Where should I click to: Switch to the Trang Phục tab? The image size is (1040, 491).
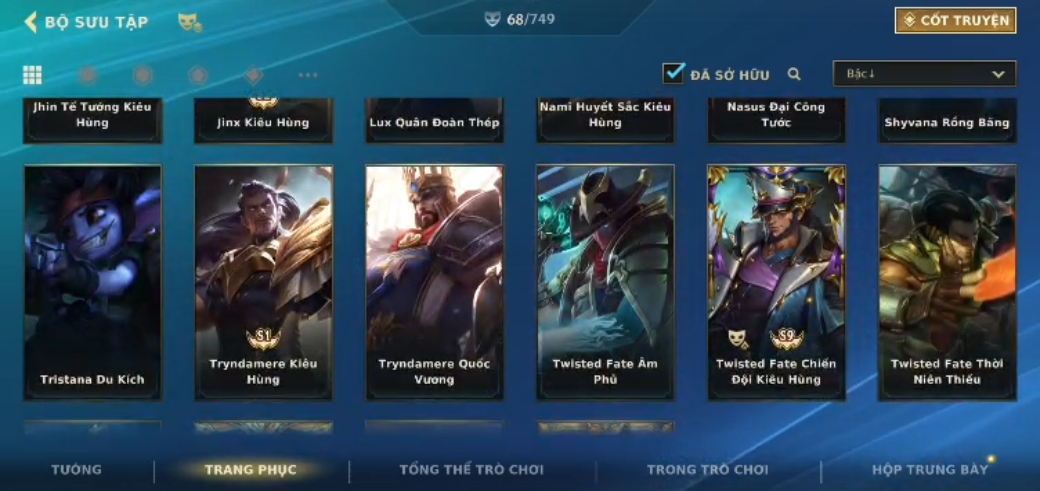[250, 470]
